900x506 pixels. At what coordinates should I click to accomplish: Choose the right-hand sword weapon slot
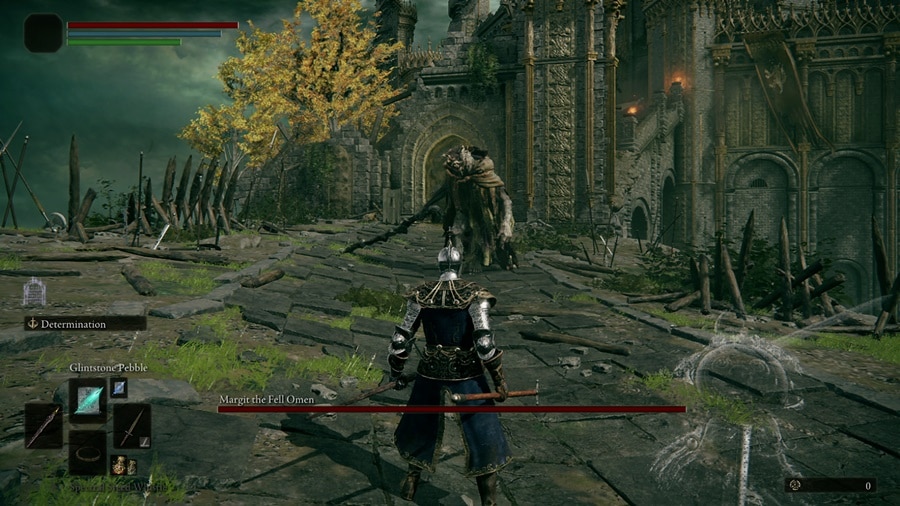click(x=131, y=425)
